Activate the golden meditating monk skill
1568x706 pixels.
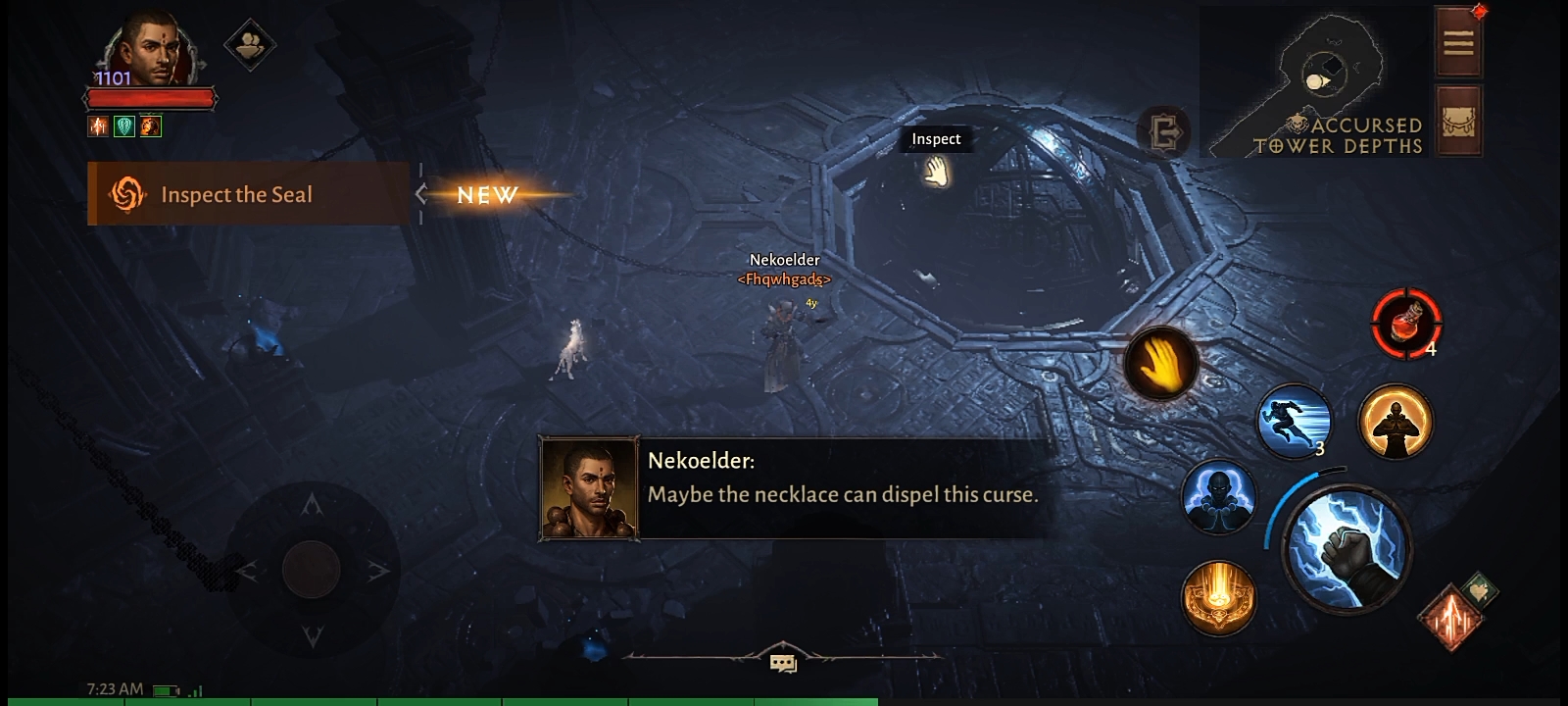point(1396,421)
